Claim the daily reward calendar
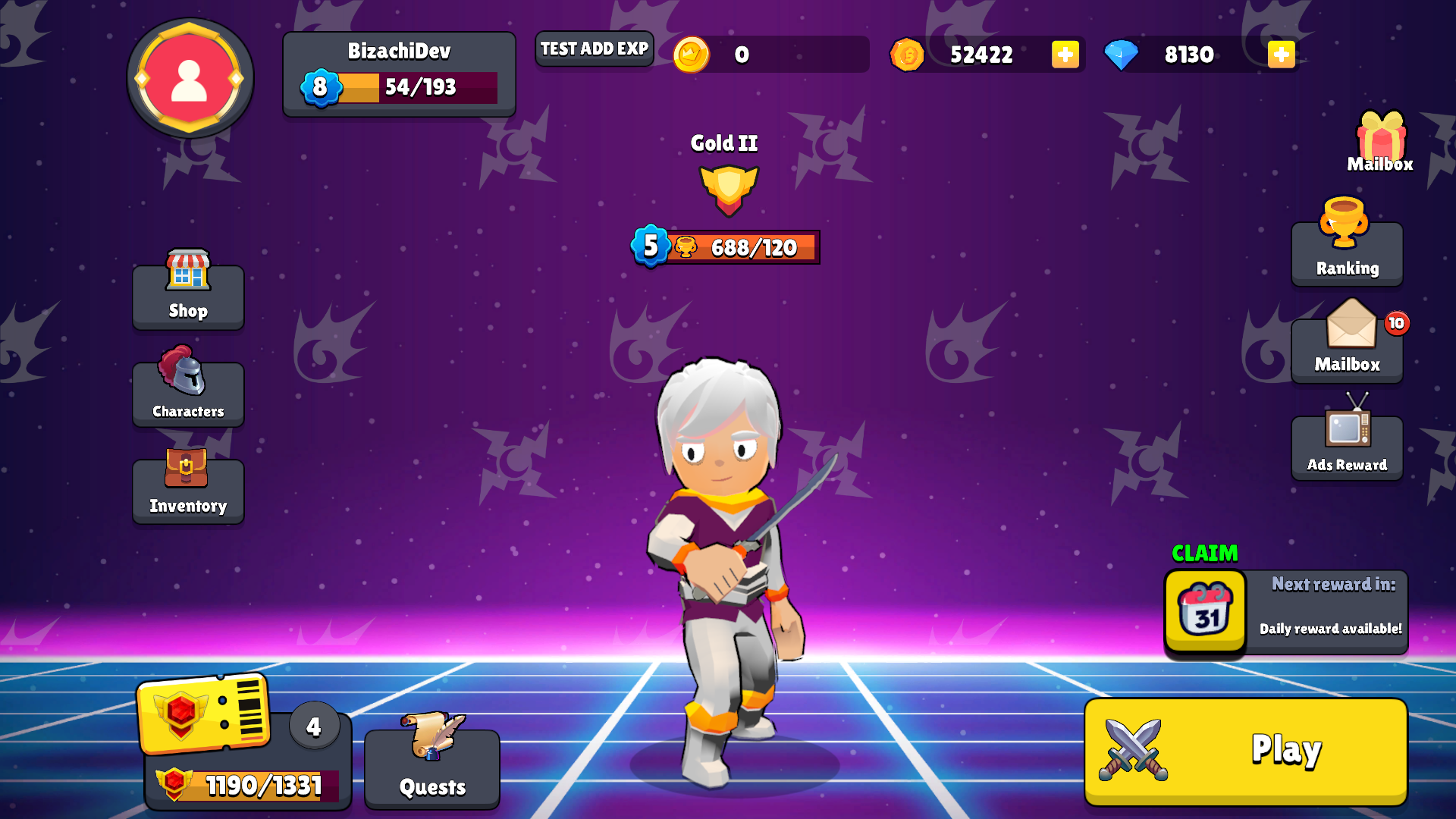This screenshot has width=1456, height=819. pos(1204,611)
